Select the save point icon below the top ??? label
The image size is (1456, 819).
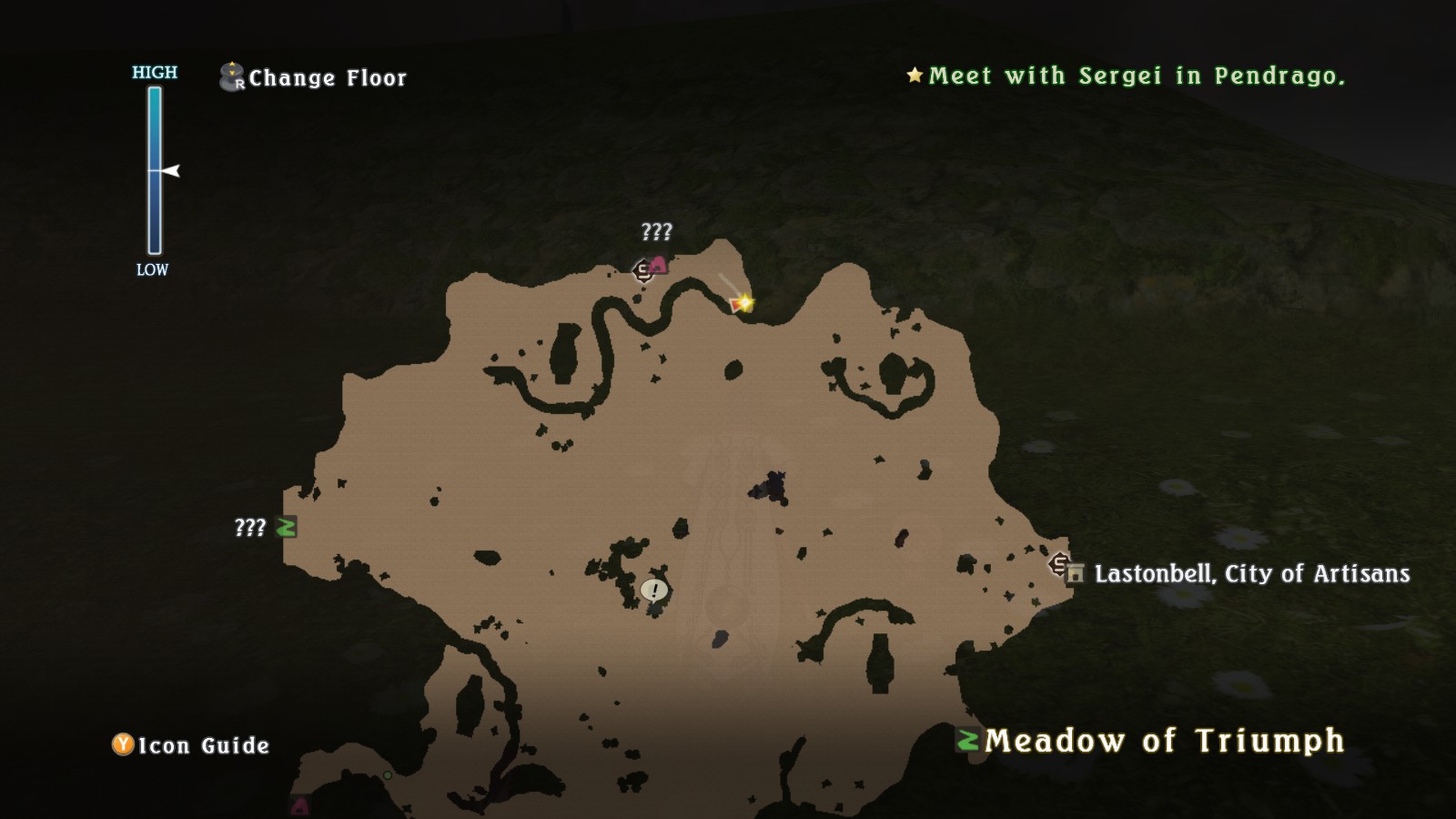(642, 270)
